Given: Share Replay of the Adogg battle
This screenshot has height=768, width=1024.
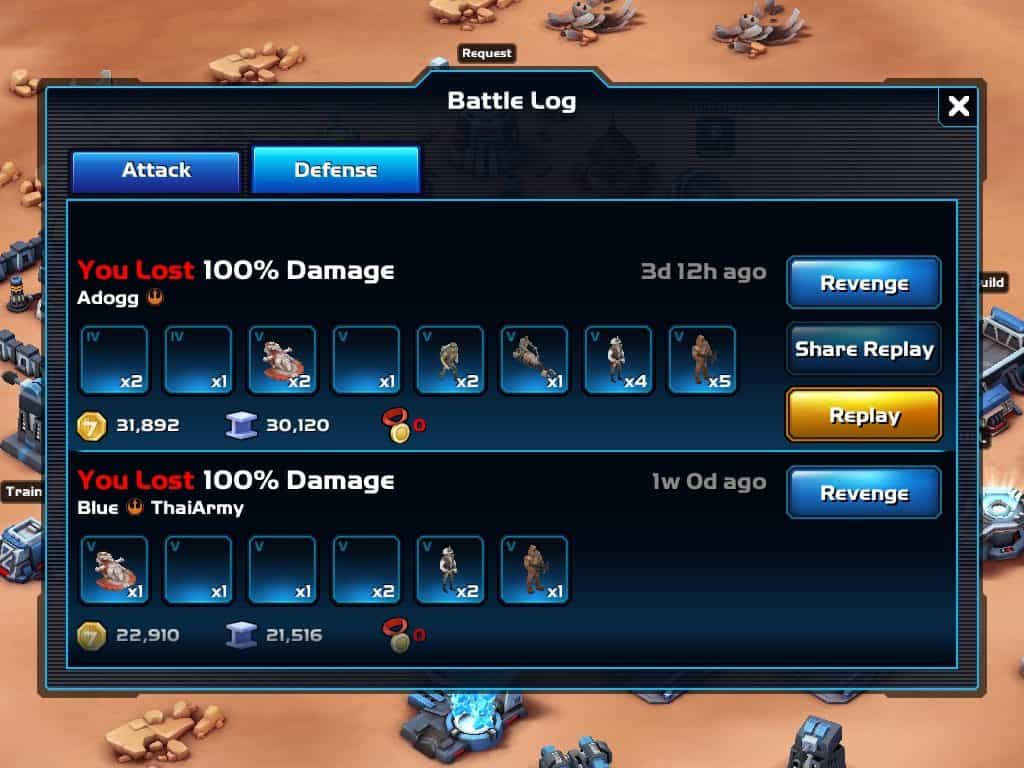Looking at the screenshot, I should 864,349.
